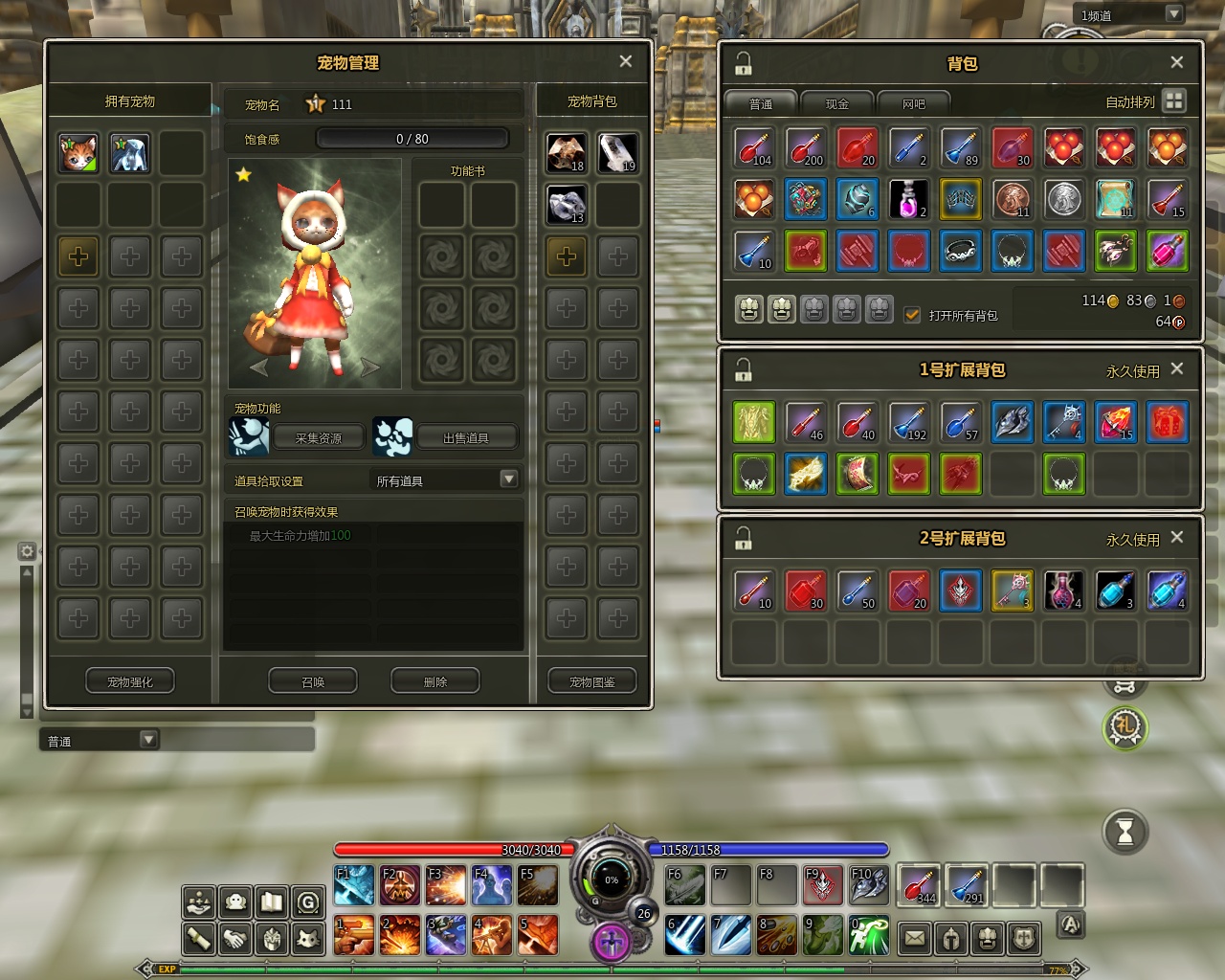Close the 2号扩展背包 window
This screenshot has height=980, width=1225.
click(1177, 537)
